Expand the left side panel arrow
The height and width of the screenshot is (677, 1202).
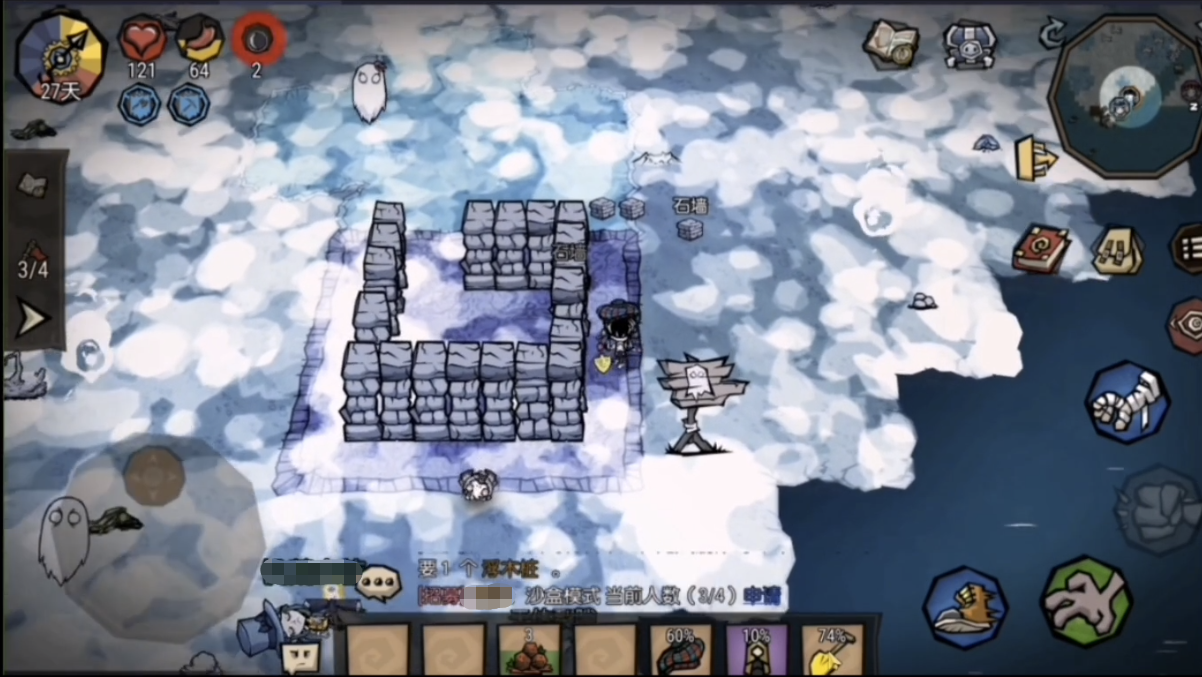coord(33,319)
